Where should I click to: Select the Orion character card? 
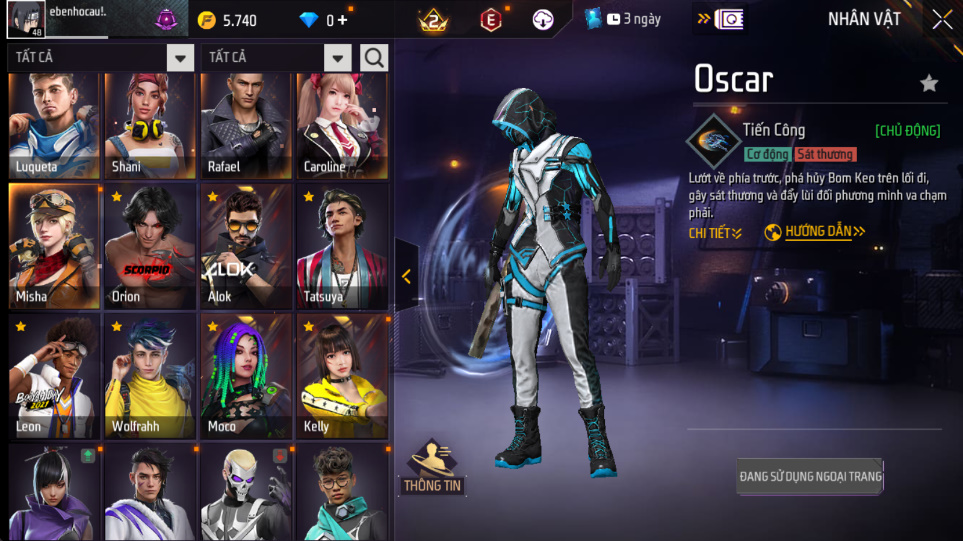(x=149, y=246)
